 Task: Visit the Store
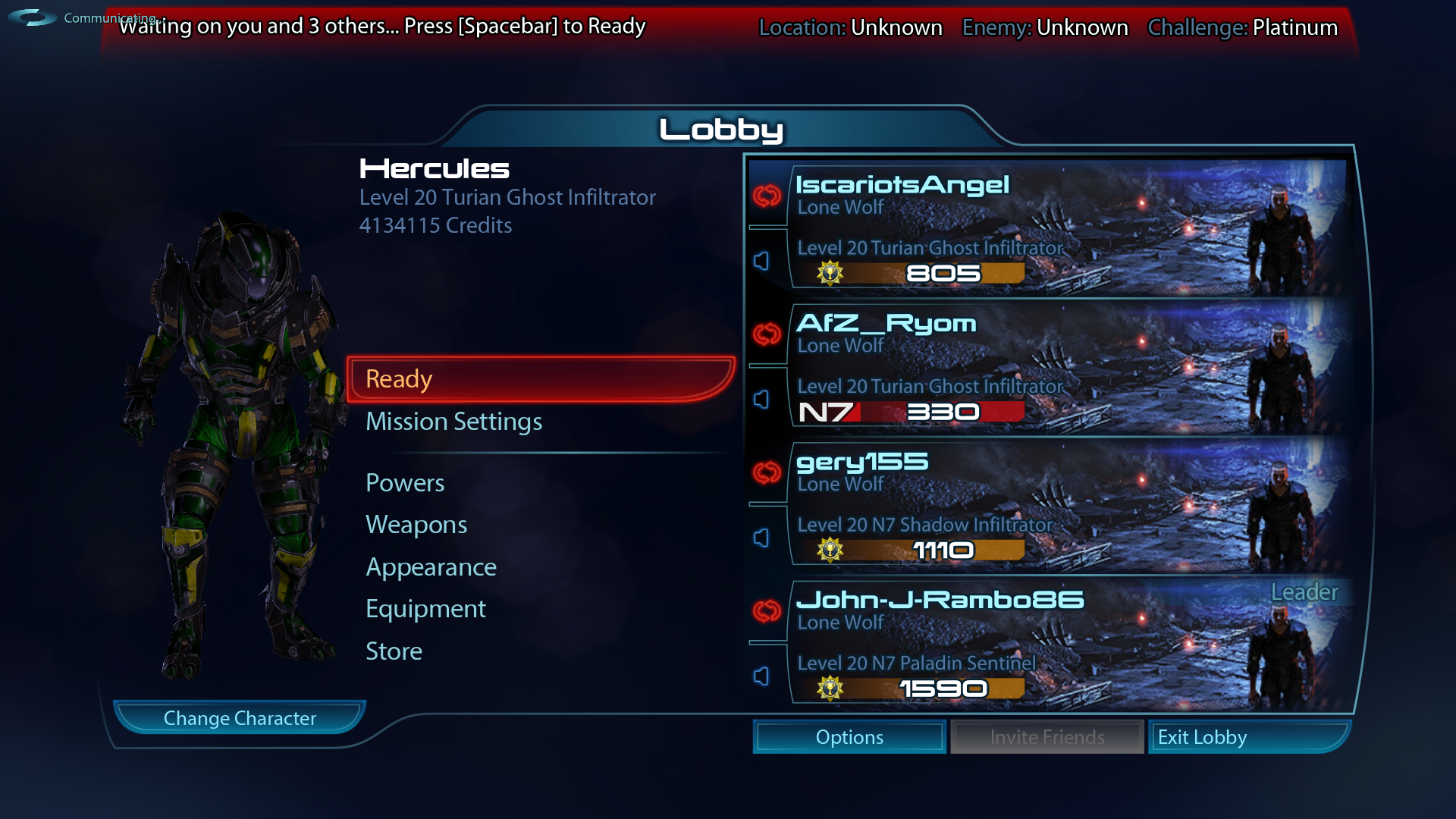click(394, 651)
